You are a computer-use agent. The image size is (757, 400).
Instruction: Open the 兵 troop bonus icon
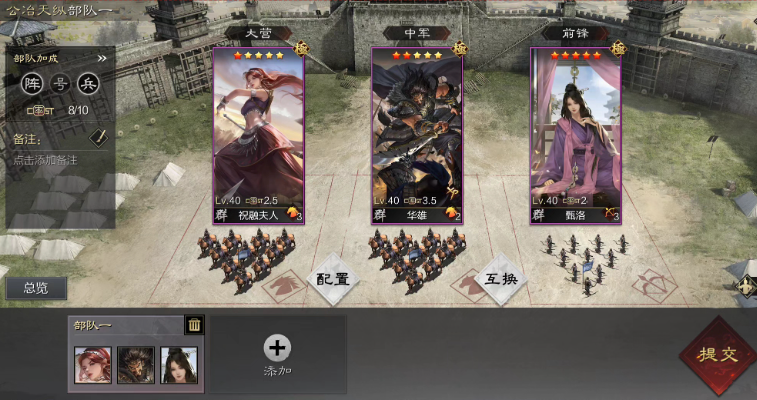coord(88,83)
